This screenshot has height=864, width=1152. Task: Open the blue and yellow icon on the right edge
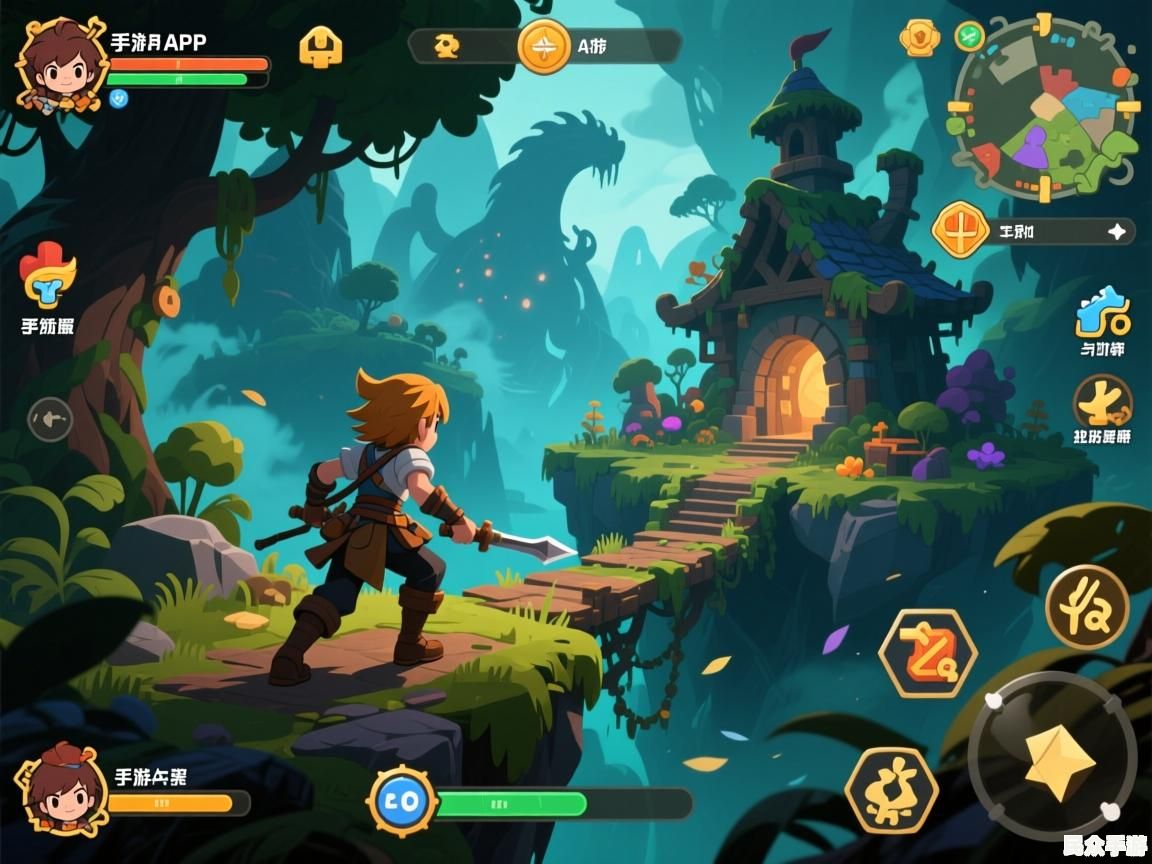(1102, 314)
